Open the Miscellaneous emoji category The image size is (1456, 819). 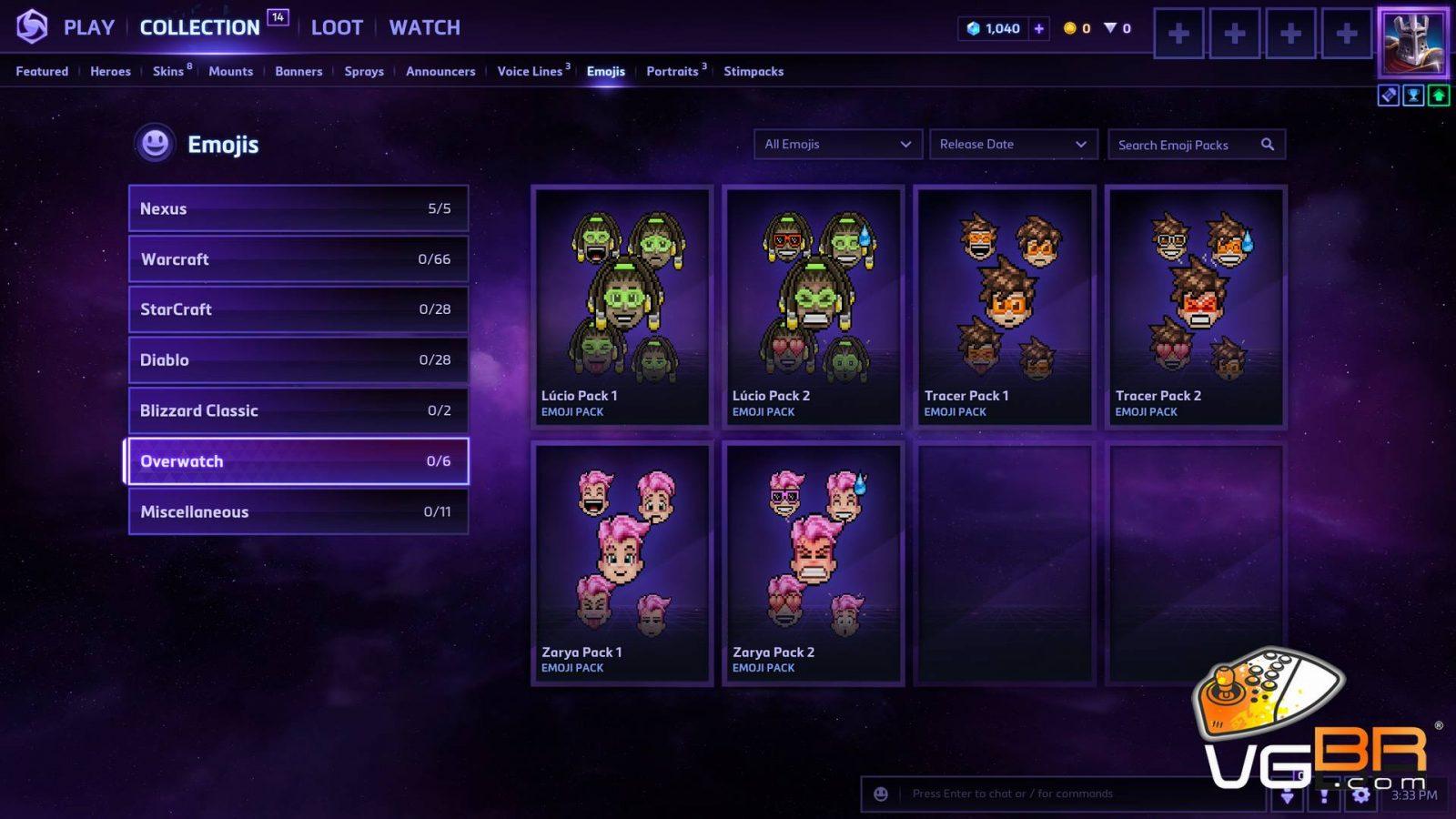298,511
